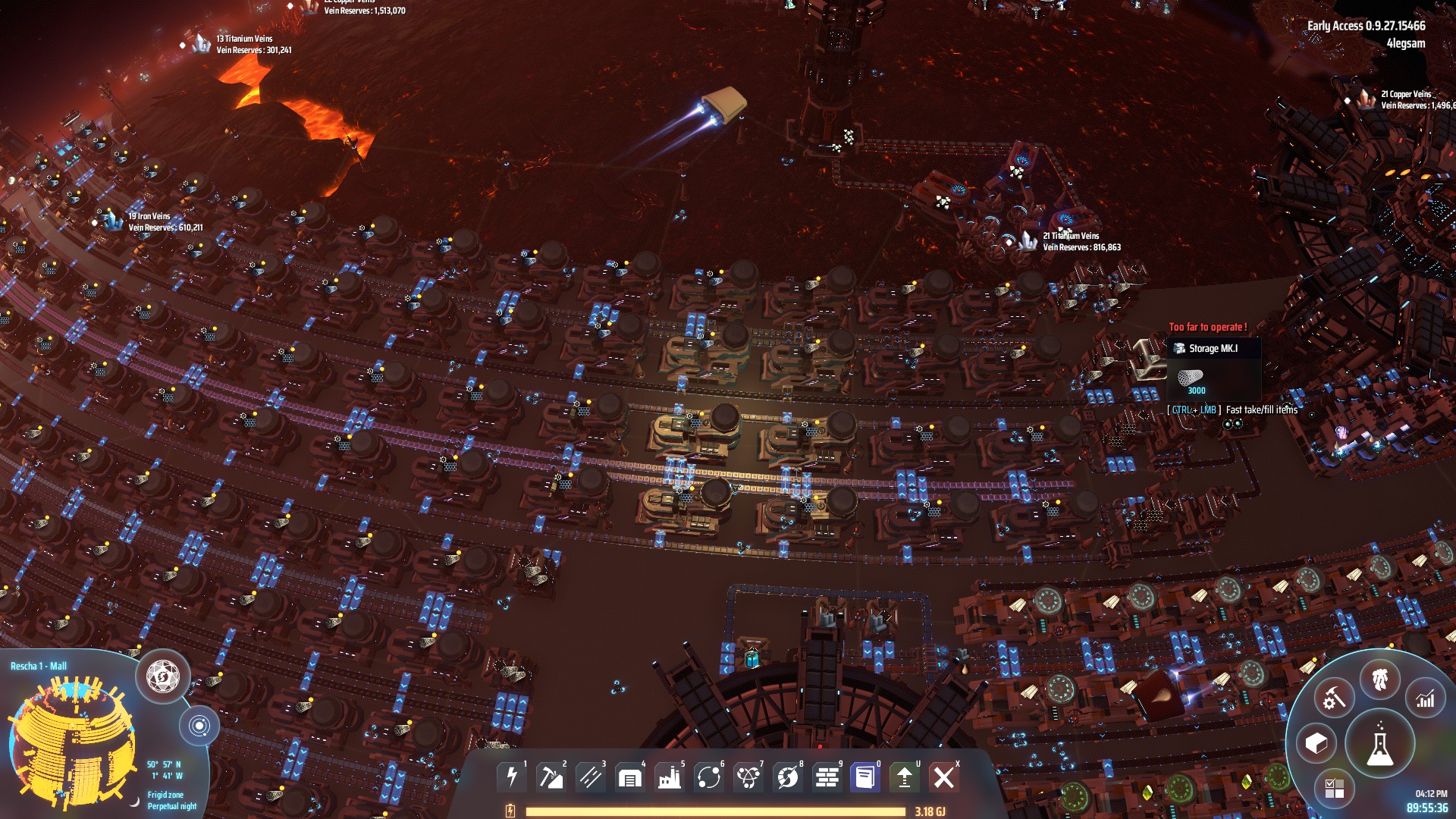Screen dimensions: 1456x819
Task: Choose the atom research build category
Action: tap(748, 777)
